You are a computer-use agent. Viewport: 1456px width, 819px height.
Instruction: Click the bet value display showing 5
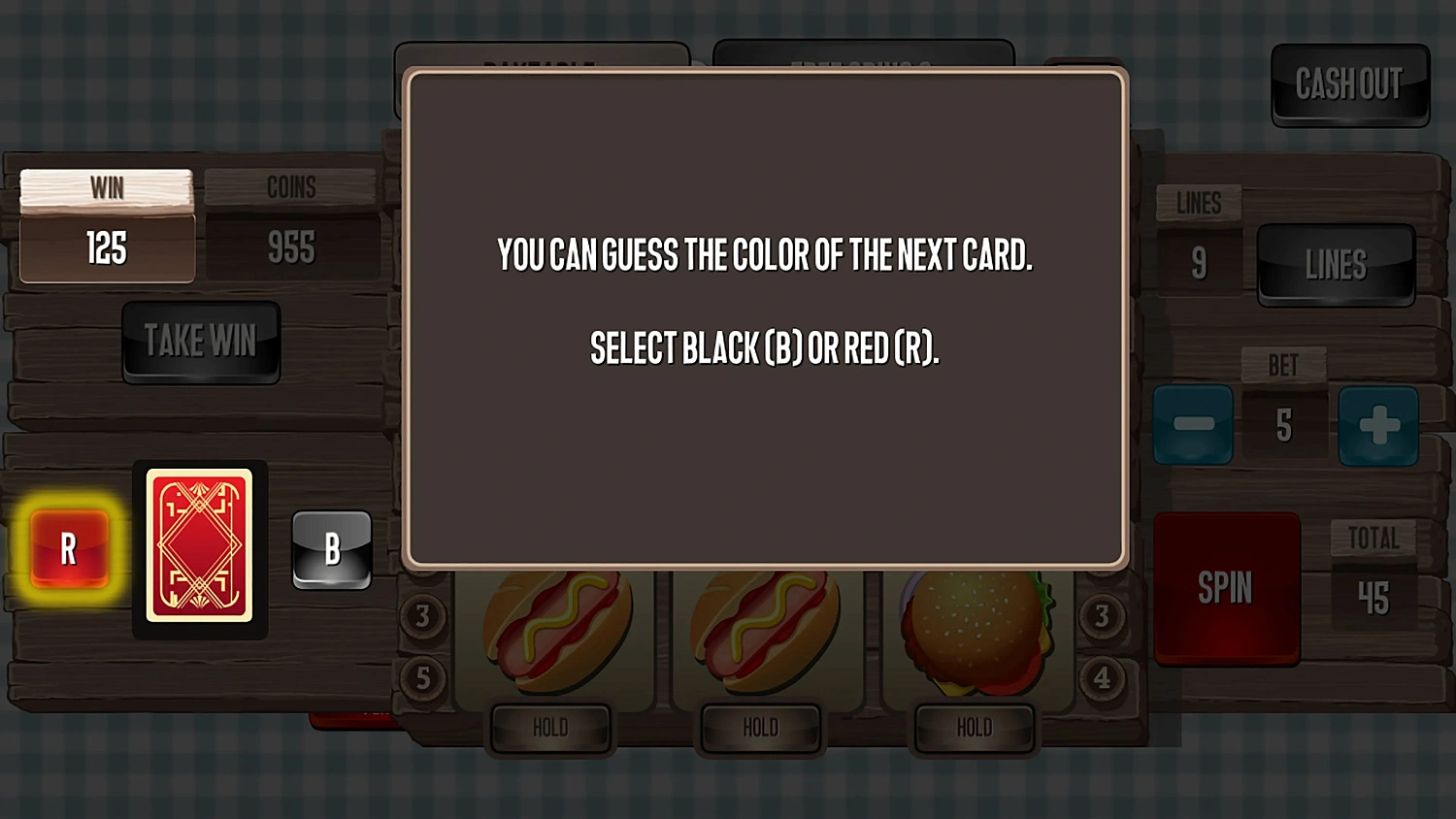point(1286,424)
